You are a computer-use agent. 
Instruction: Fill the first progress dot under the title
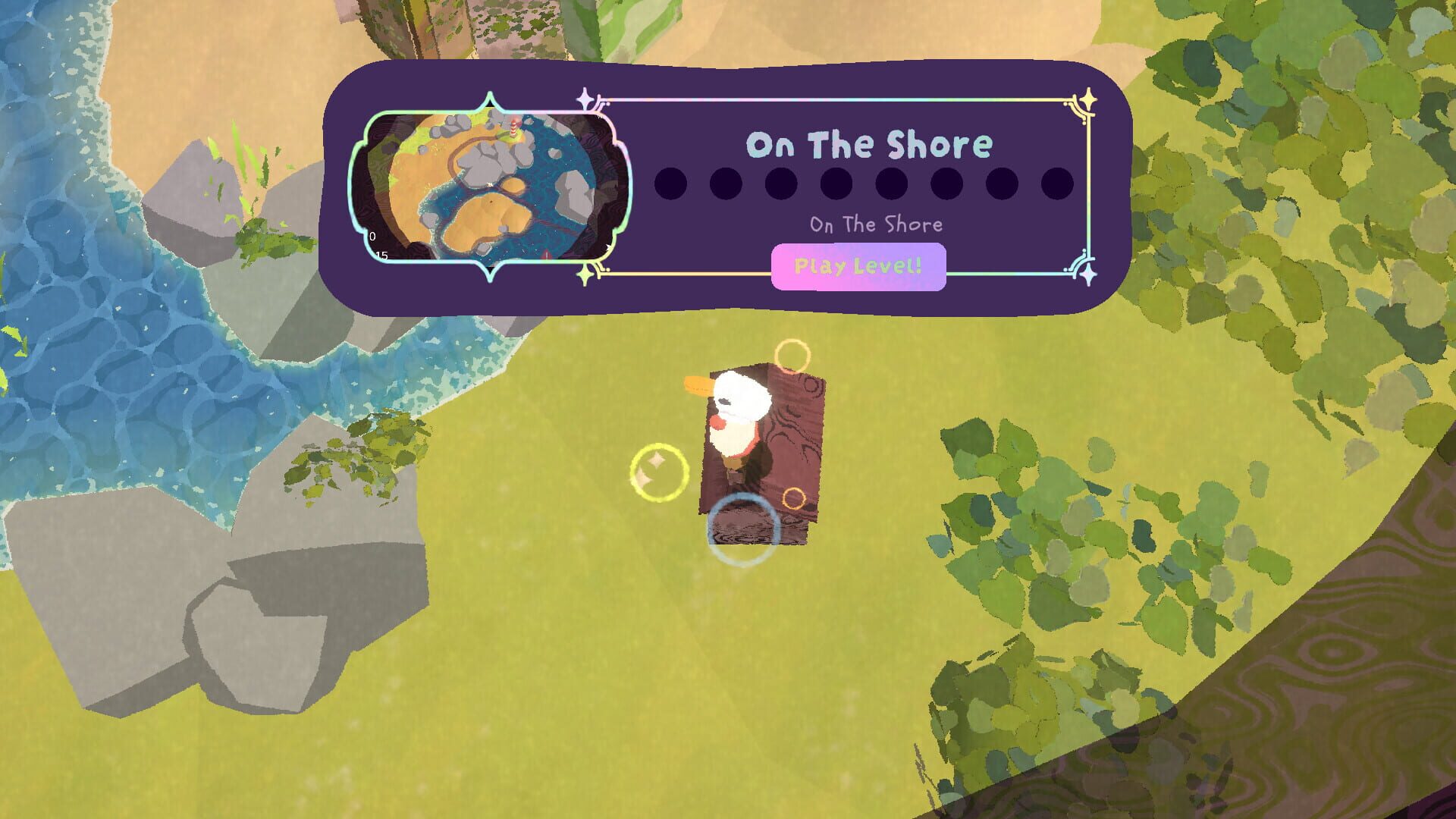click(670, 184)
